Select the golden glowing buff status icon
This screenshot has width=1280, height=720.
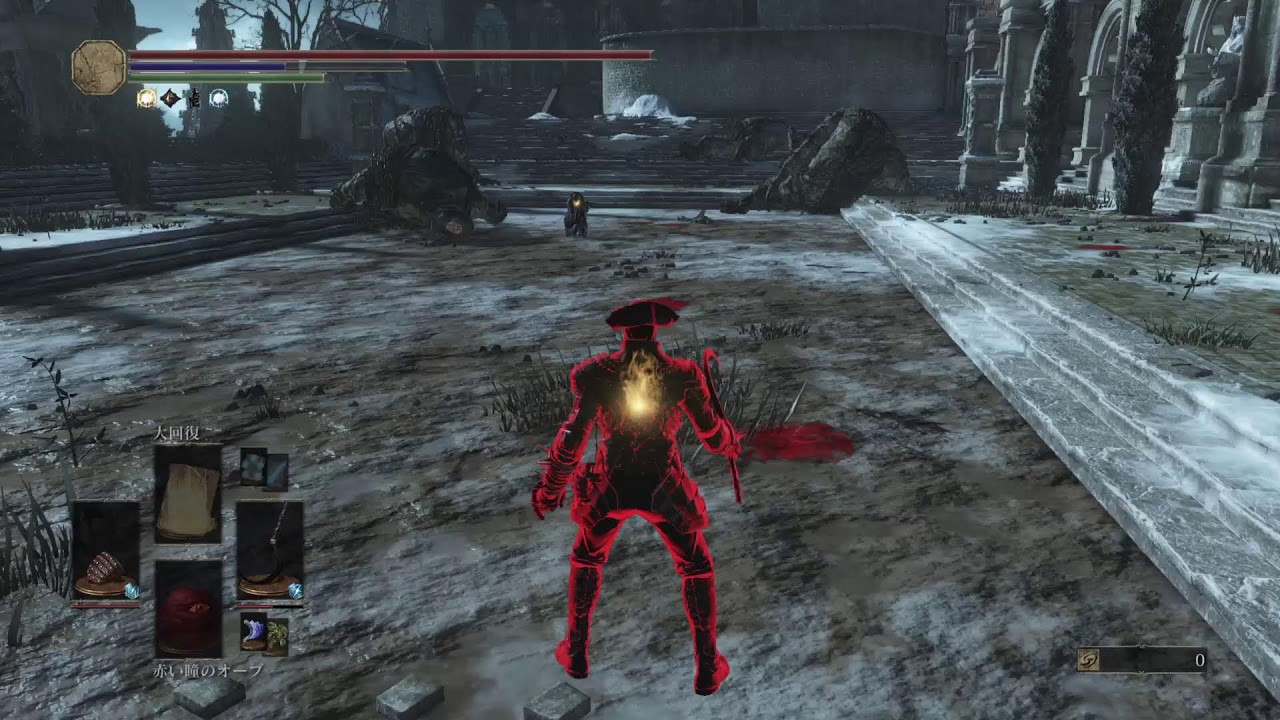146,98
